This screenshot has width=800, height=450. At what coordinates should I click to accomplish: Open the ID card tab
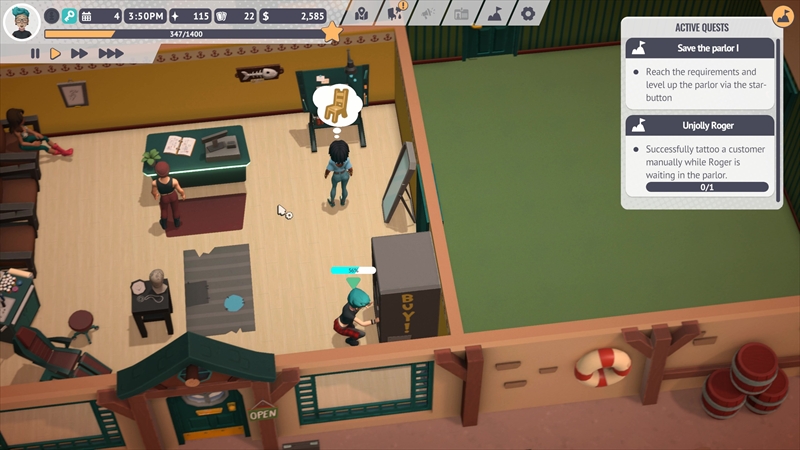461,13
